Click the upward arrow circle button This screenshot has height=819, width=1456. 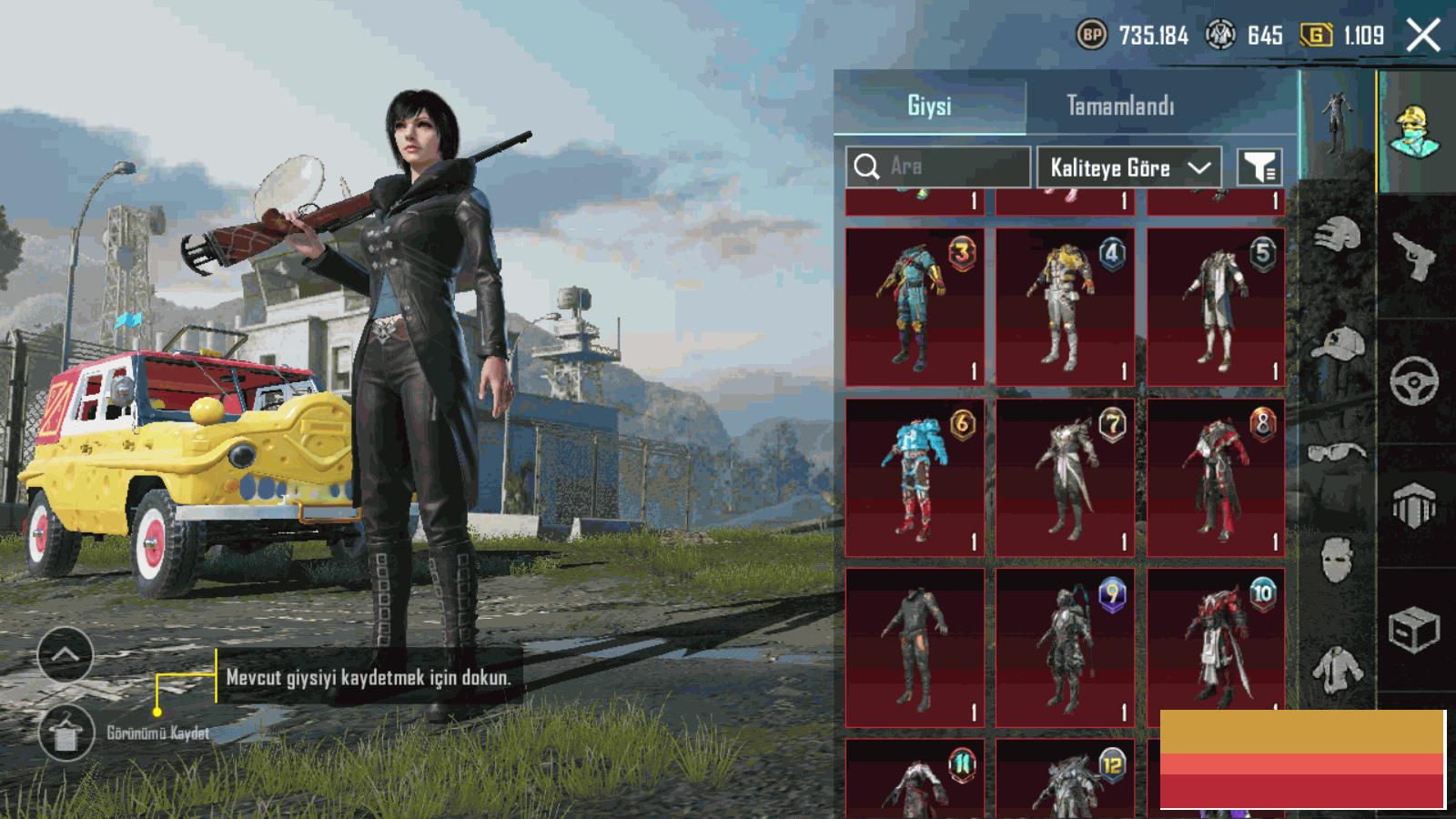coord(65,654)
